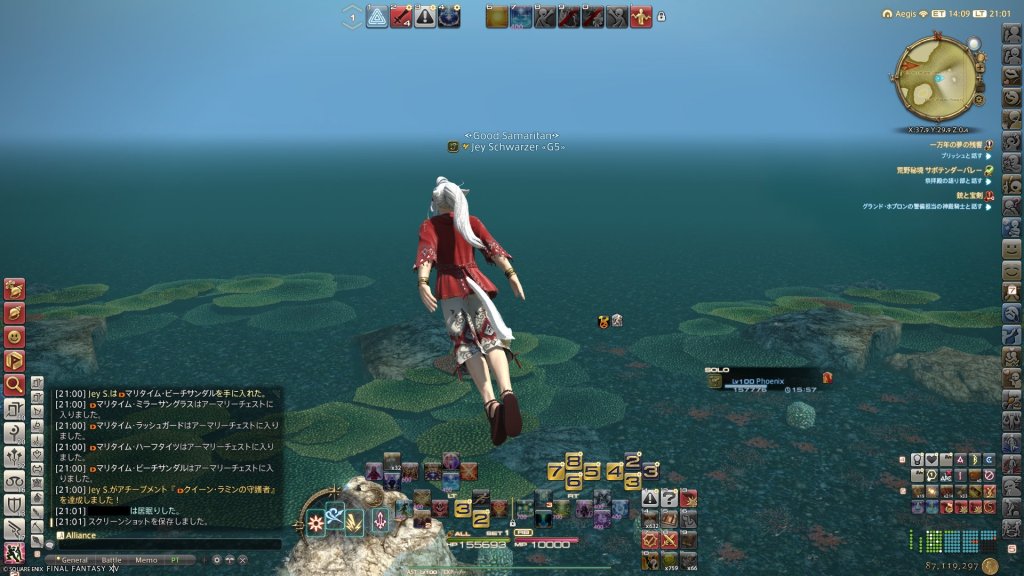Screen dimensions: 1024x576
Task: Click the top hotbar warning exclamation icon
Action: click(x=425, y=17)
